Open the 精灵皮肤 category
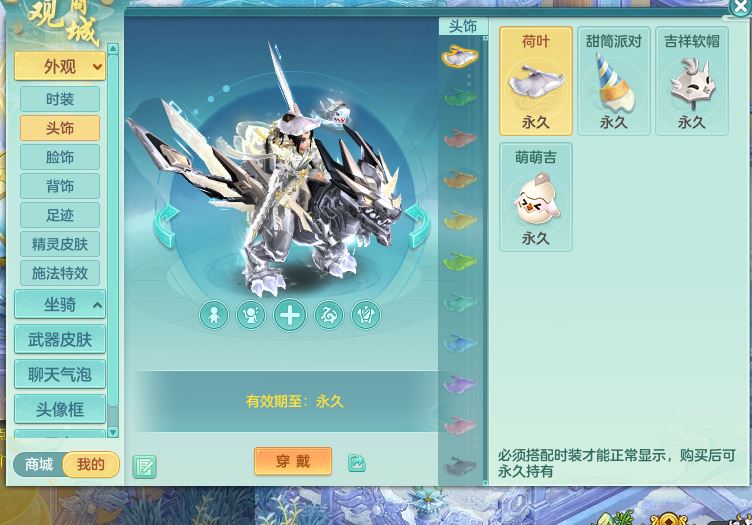The width and height of the screenshot is (752, 525). coord(60,244)
